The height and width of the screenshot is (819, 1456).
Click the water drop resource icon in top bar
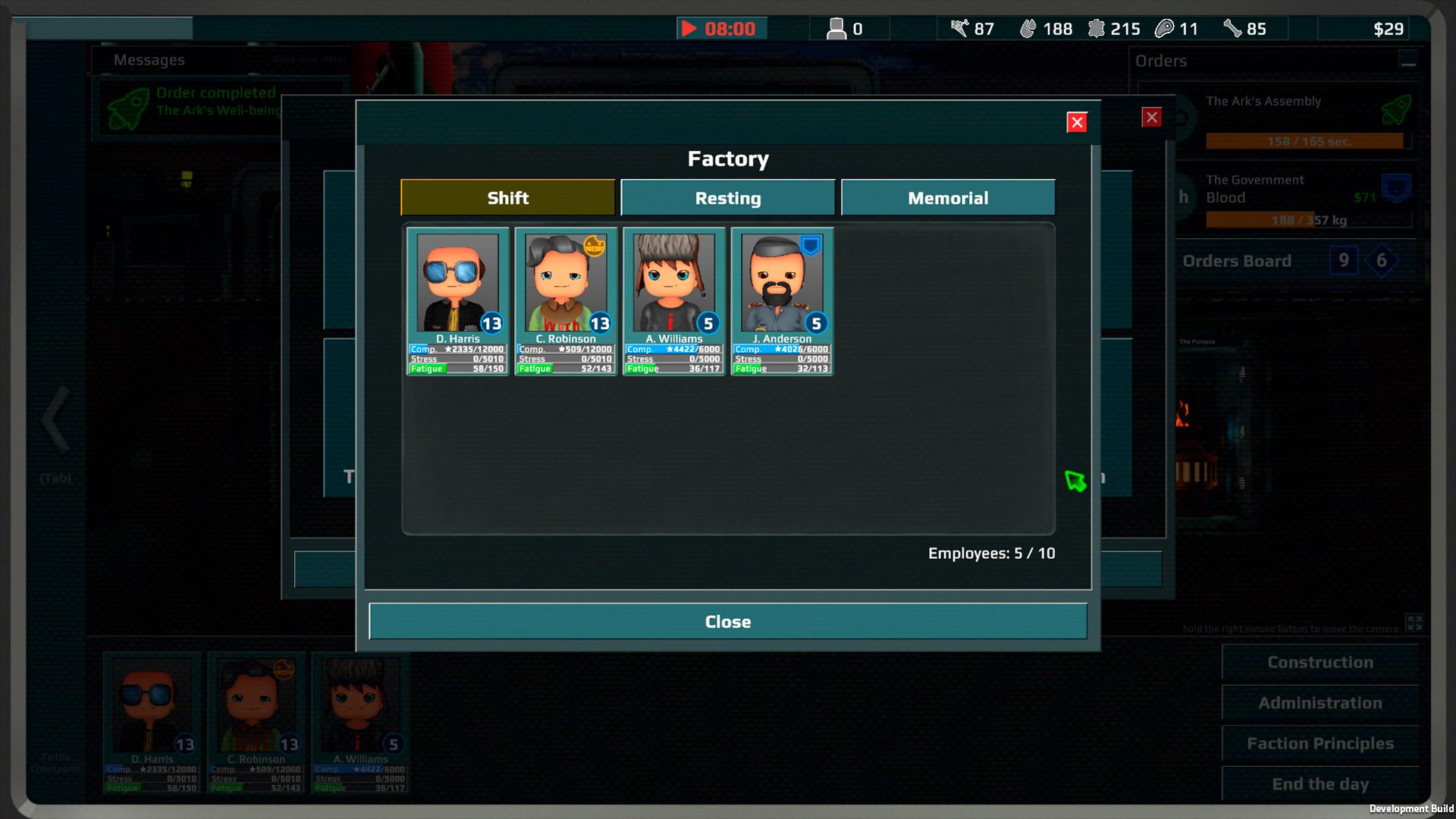pyautogui.click(x=1028, y=29)
